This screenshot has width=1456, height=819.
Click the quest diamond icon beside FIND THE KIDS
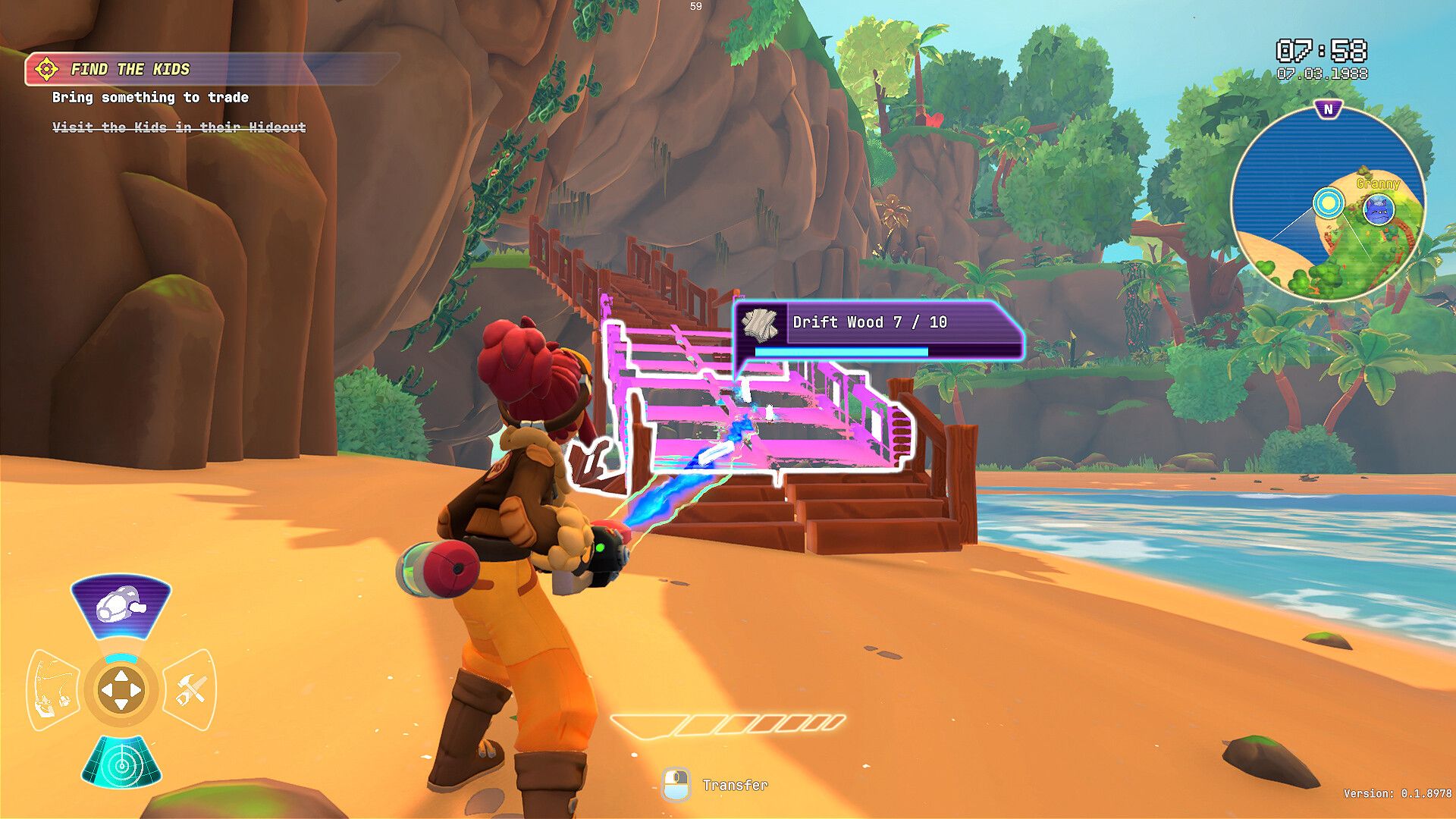click(x=47, y=68)
